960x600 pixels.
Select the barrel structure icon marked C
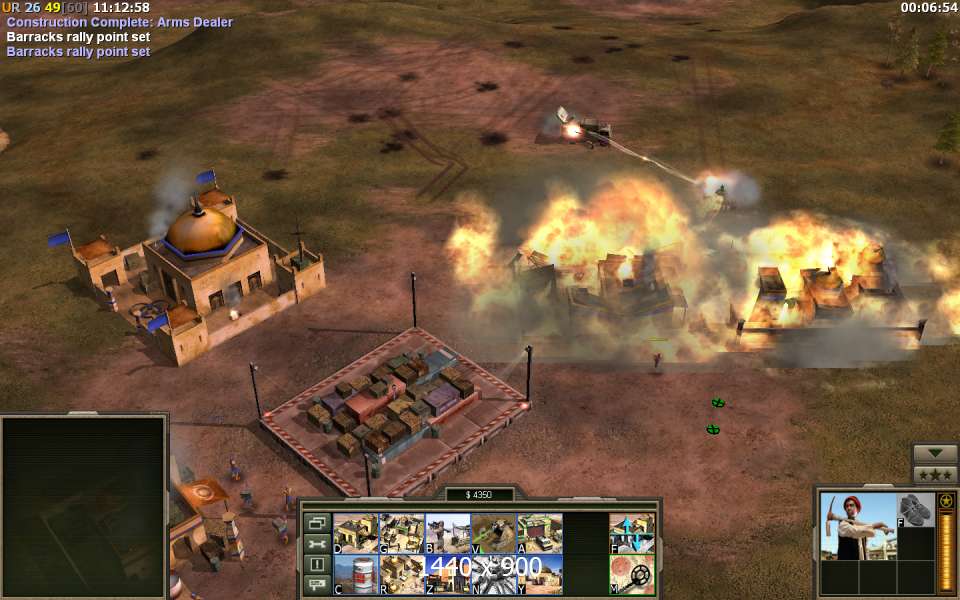[x=355, y=574]
